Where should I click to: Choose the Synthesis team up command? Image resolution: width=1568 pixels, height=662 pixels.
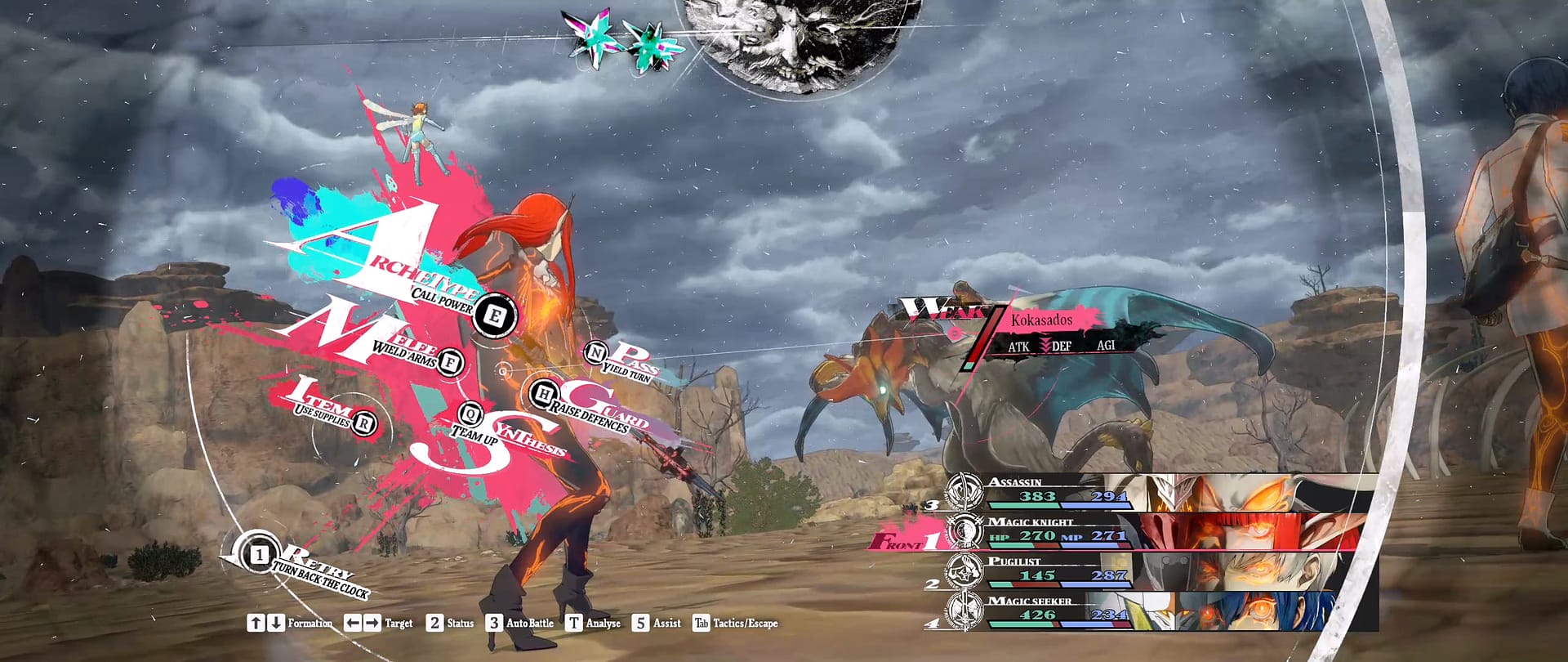[x=470, y=415]
